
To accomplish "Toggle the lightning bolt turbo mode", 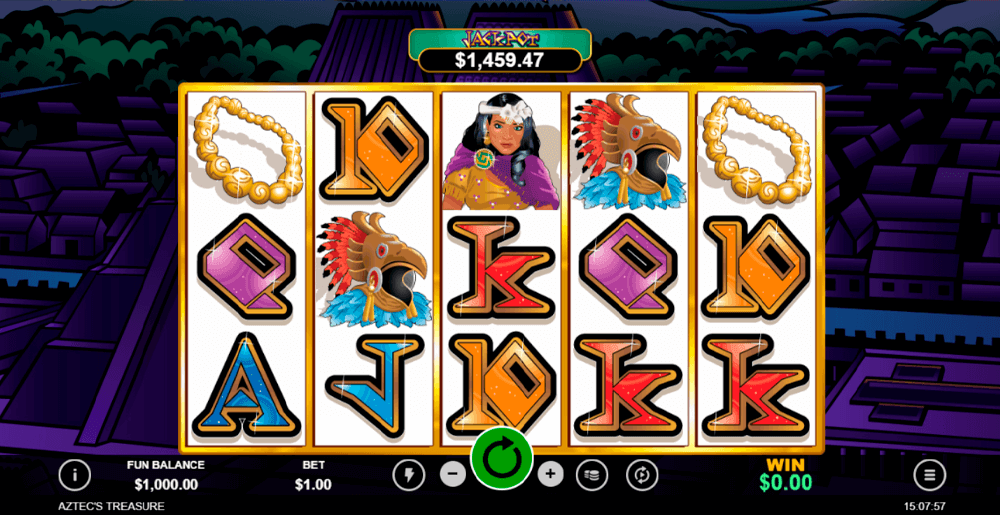I will click(409, 474).
